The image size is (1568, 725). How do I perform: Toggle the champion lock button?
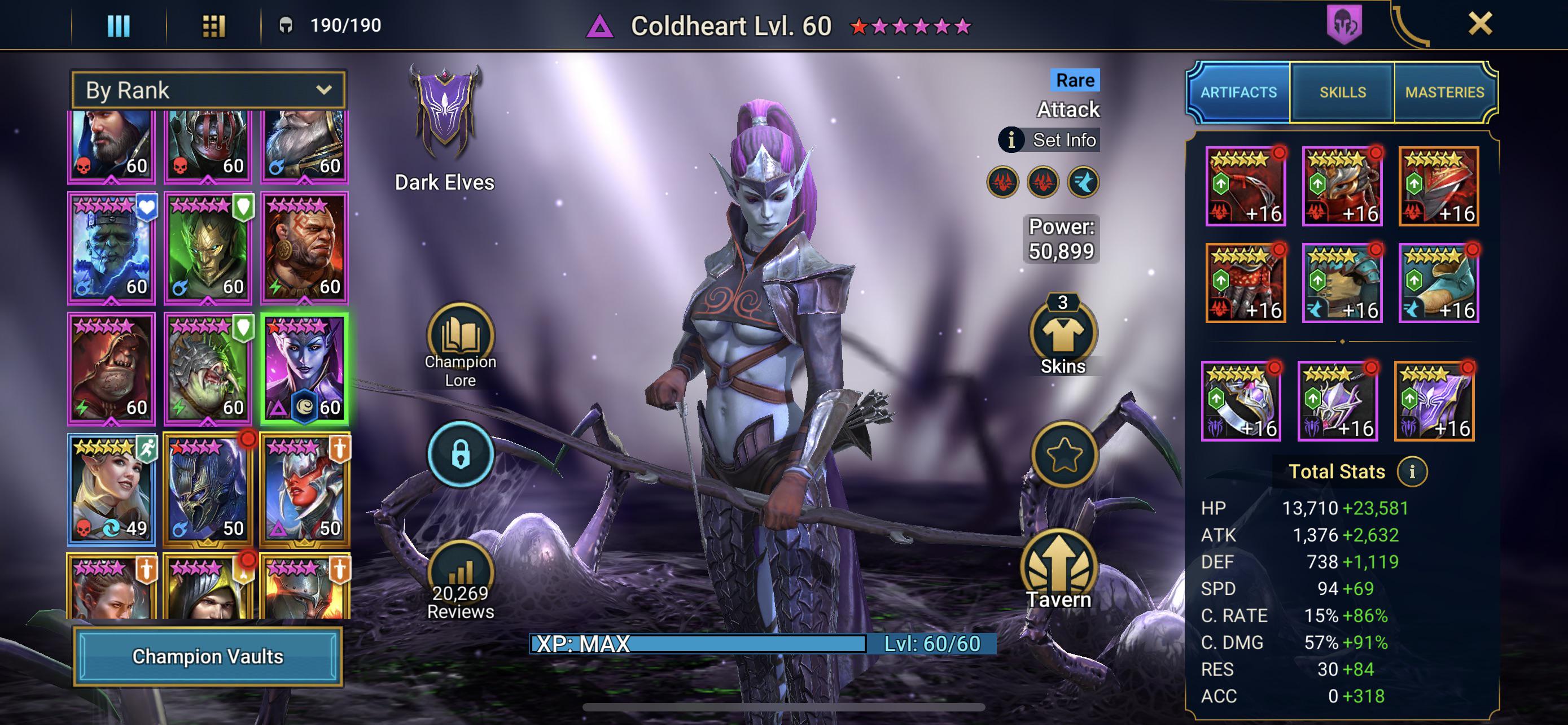tap(460, 454)
